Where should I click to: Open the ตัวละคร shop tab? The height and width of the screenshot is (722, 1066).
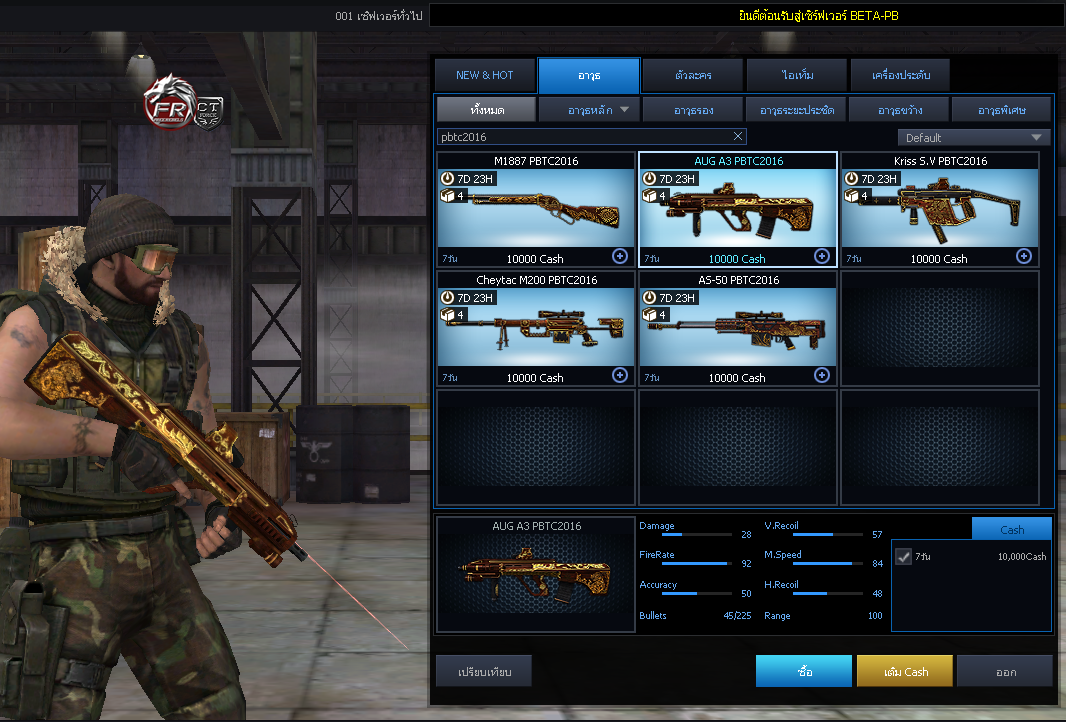pyautogui.click(x=692, y=75)
